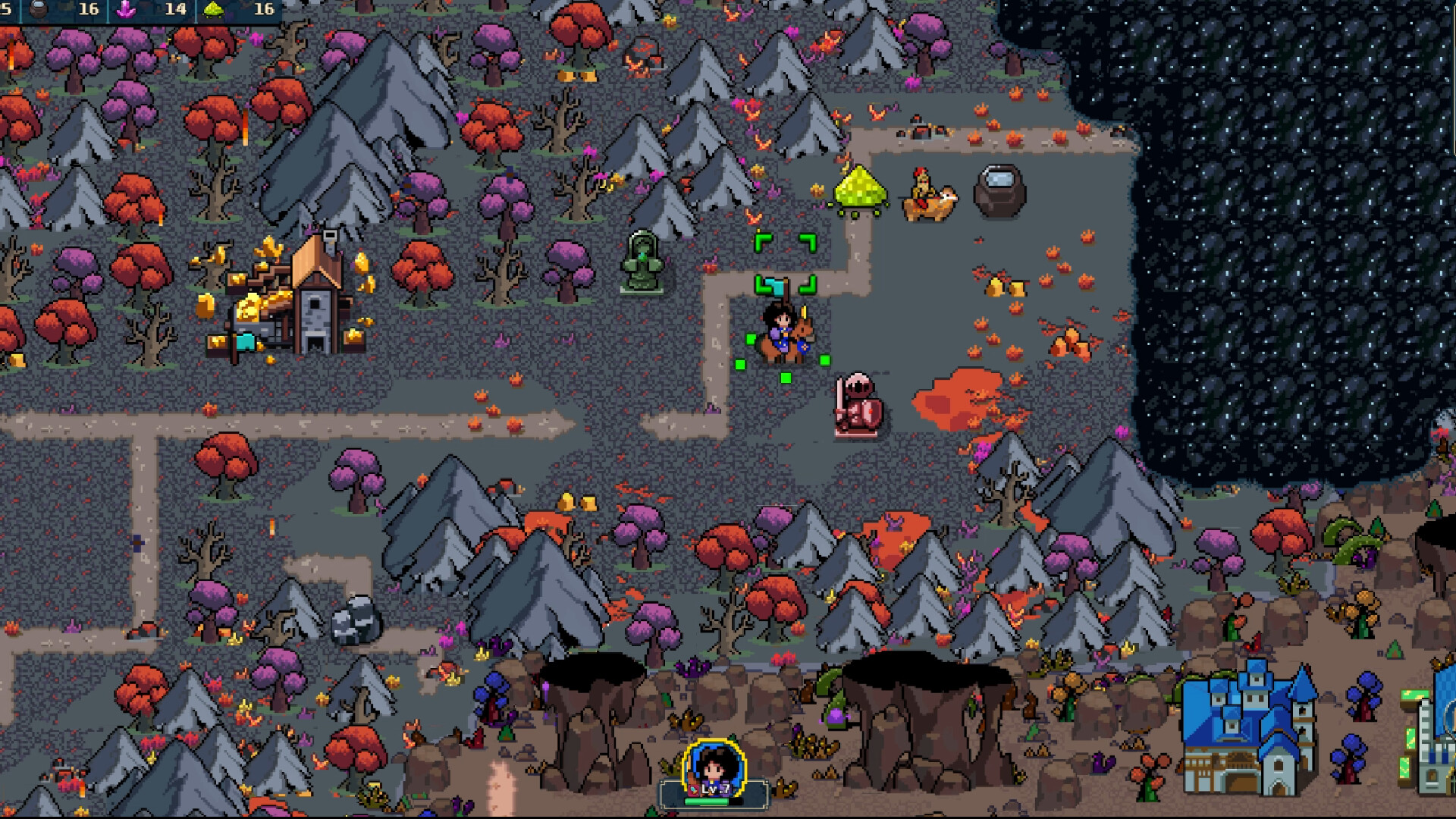The image size is (1456, 819).
Task: Click the Lv.7 label on the hero banner
Action: [716, 790]
